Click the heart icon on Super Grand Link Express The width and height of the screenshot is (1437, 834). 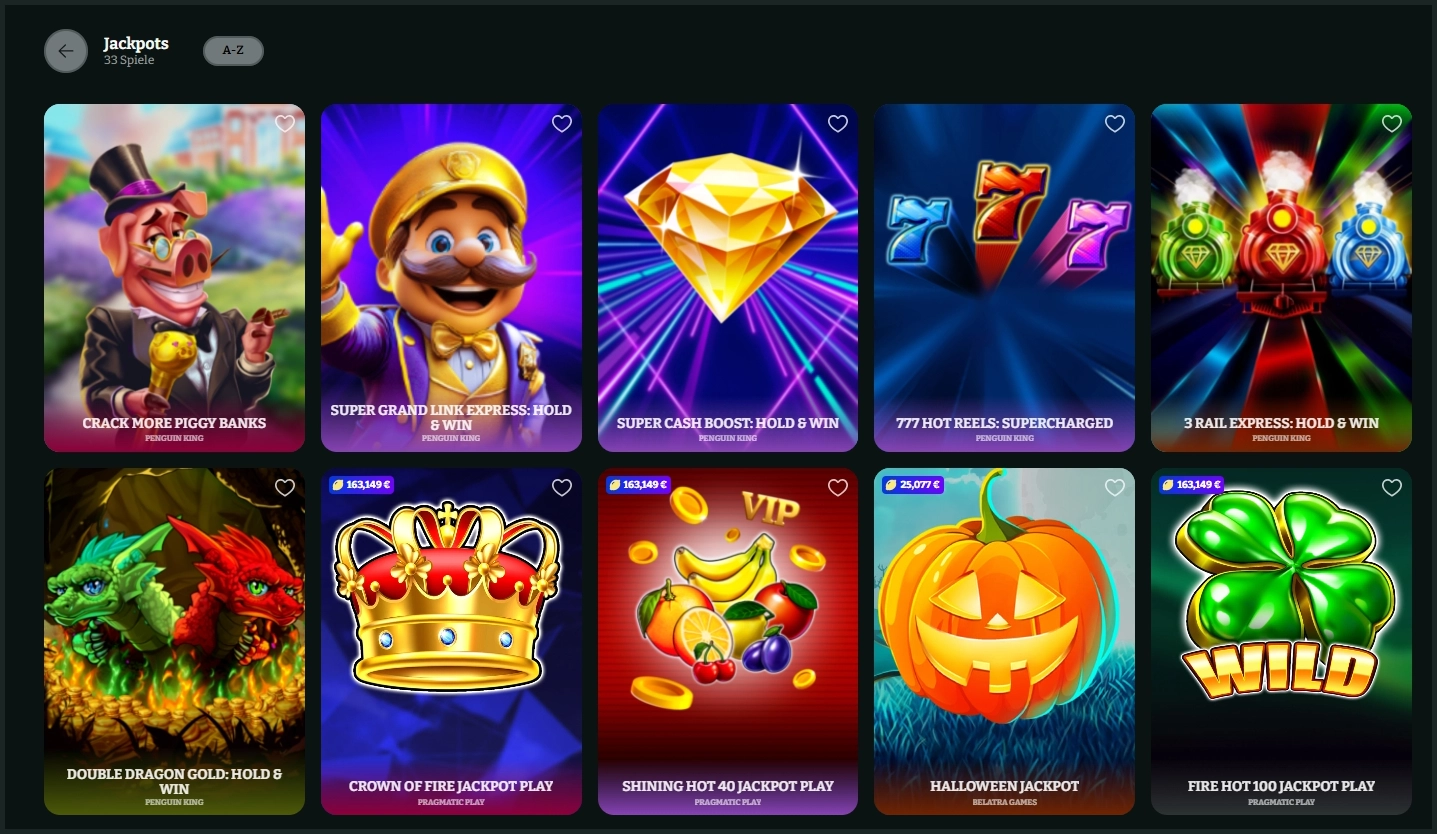561,123
